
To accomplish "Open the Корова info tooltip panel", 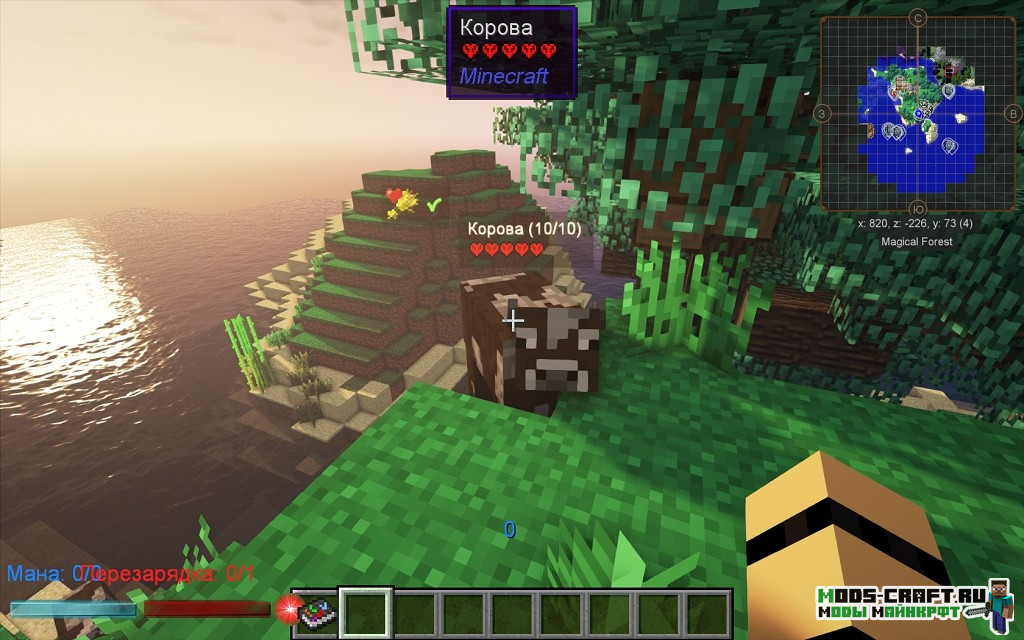I will pos(511,52).
